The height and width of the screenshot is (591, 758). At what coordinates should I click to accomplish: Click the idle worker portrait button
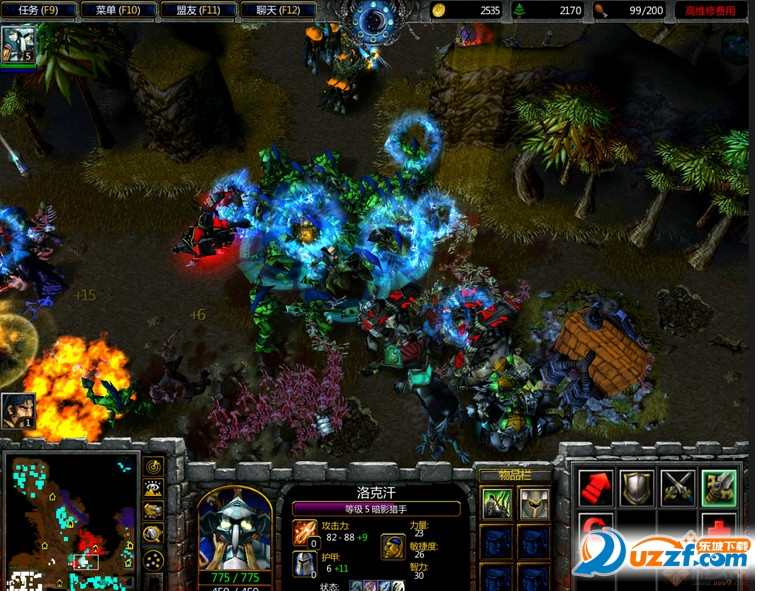(18, 410)
